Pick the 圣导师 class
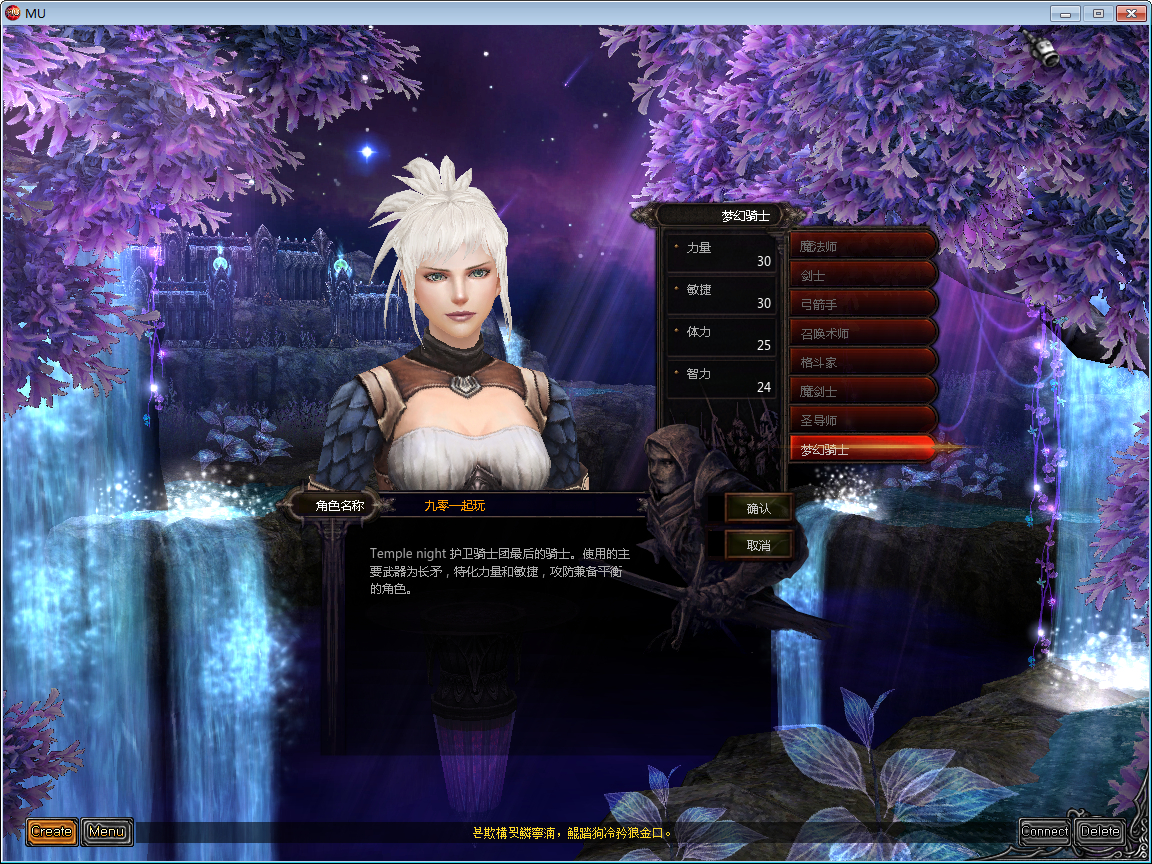 coord(862,420)
